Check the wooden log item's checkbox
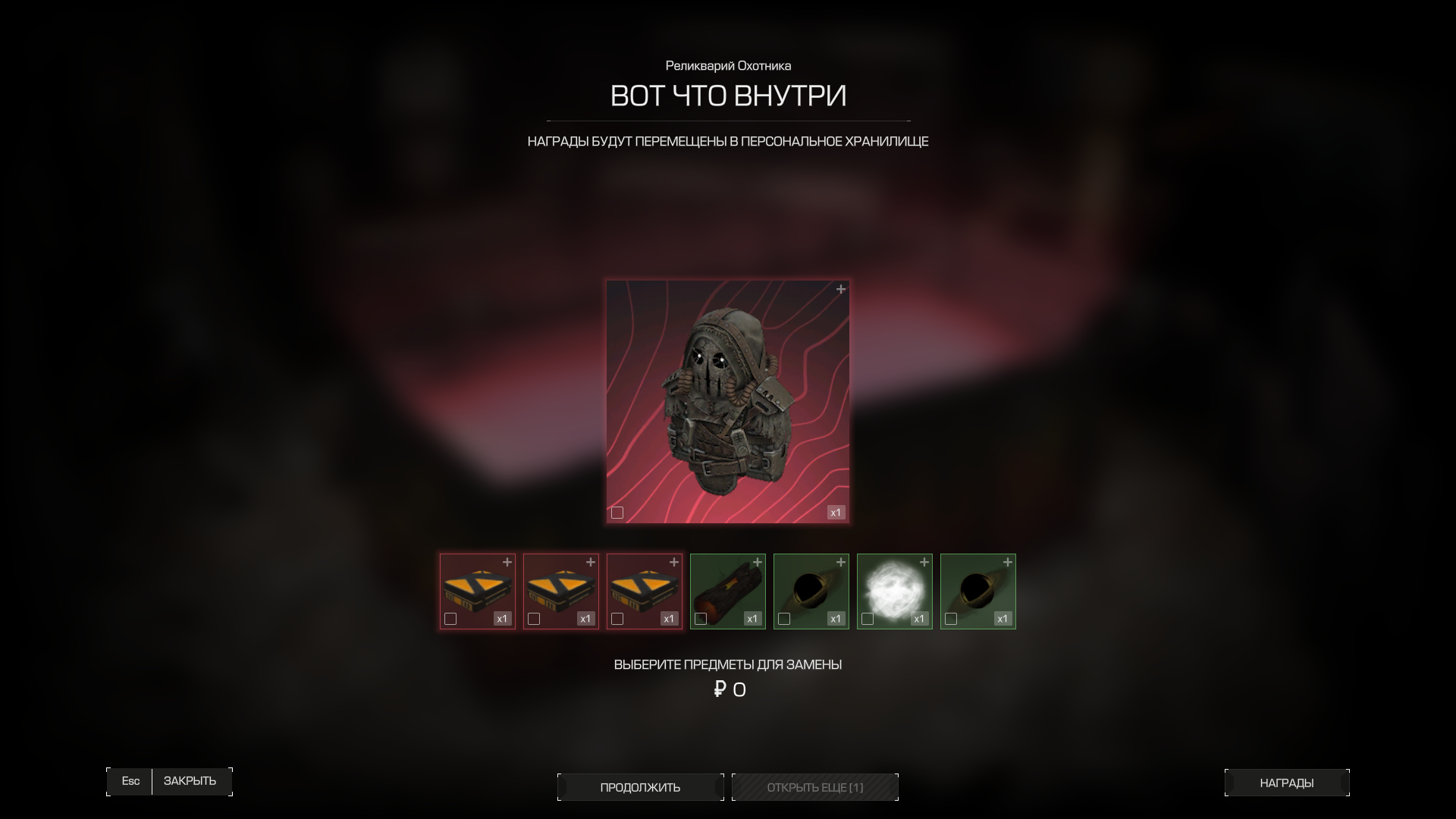The image size is (1456, 819). (701, 619)
